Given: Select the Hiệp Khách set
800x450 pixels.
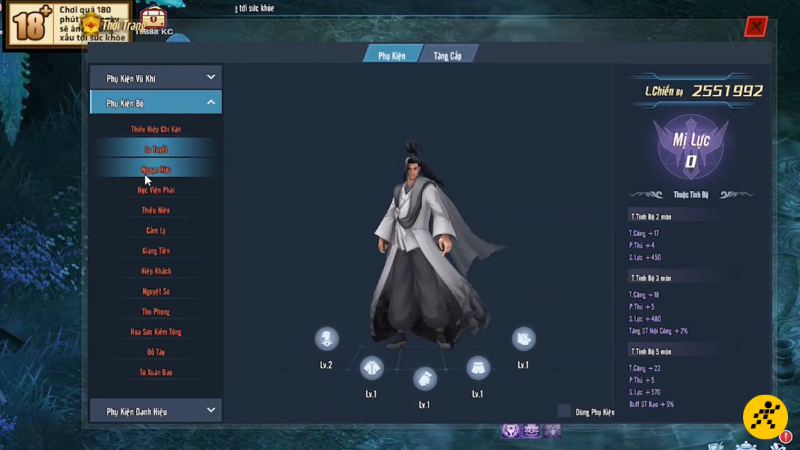Looking at the screenshot, I should [x=155, y=271].
